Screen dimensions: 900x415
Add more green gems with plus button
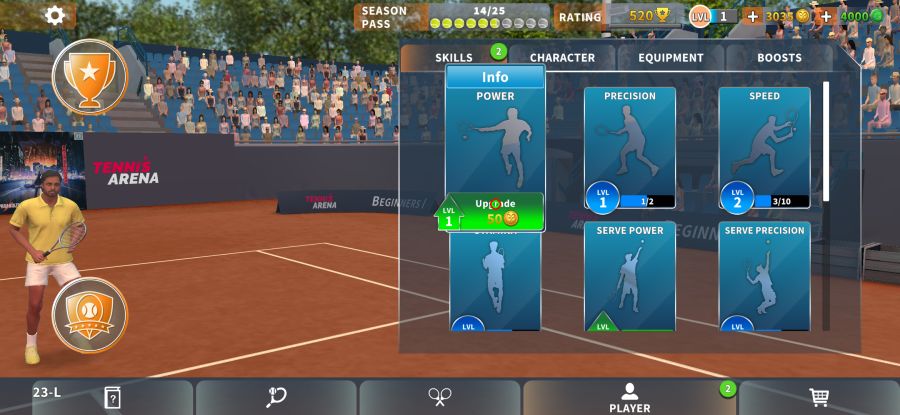(x=826, y=16)
